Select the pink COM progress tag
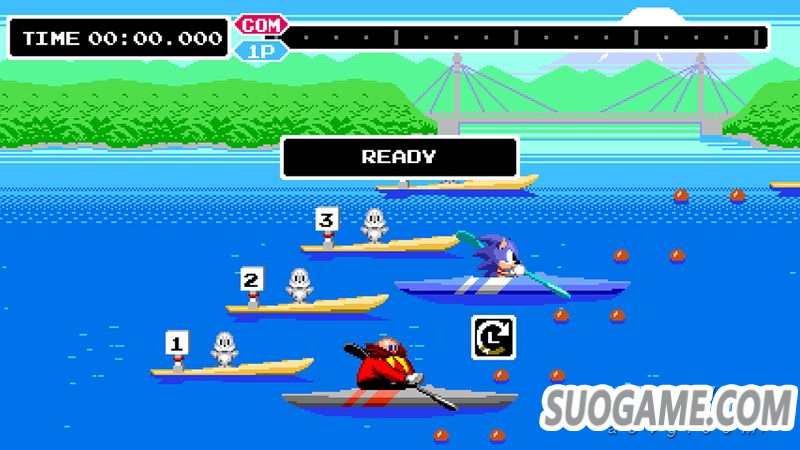This screenshot has height=450, width=800. 261,25
